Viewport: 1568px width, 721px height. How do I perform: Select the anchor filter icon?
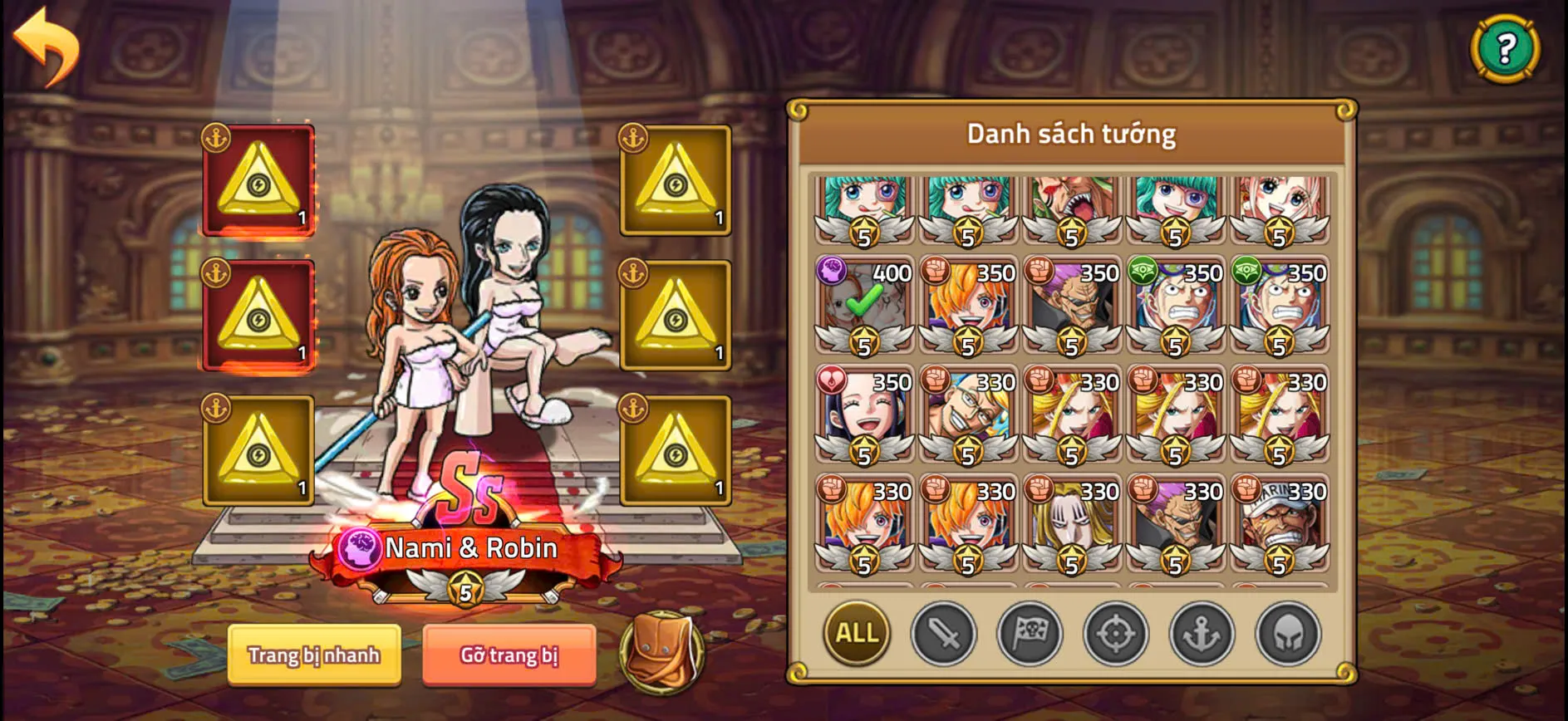[x=1199, y=634]
